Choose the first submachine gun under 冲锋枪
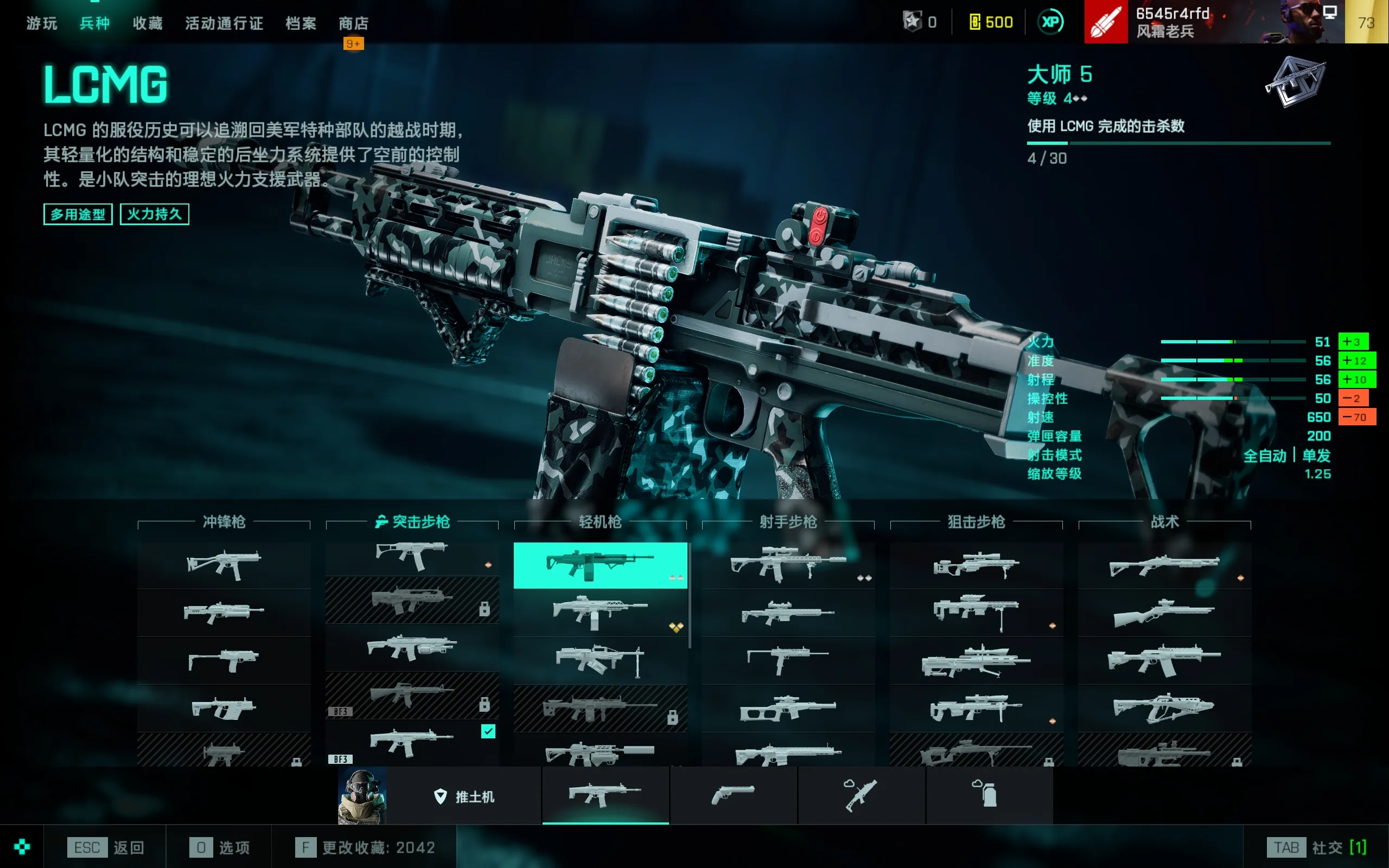 (224, 565)
